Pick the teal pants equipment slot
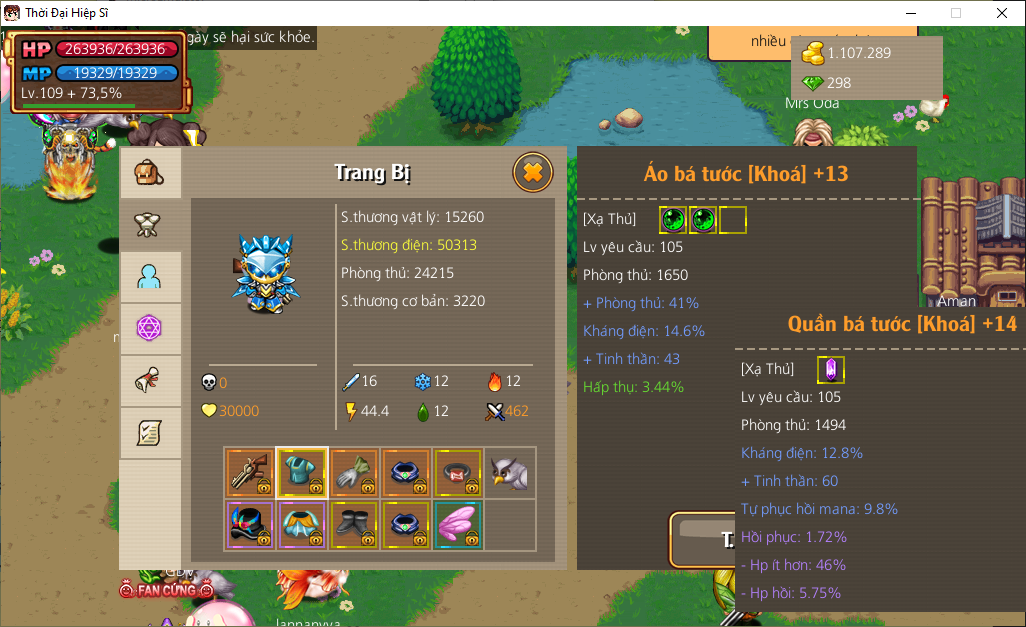This screenshot has width=1026, height=627. point(302,524)
